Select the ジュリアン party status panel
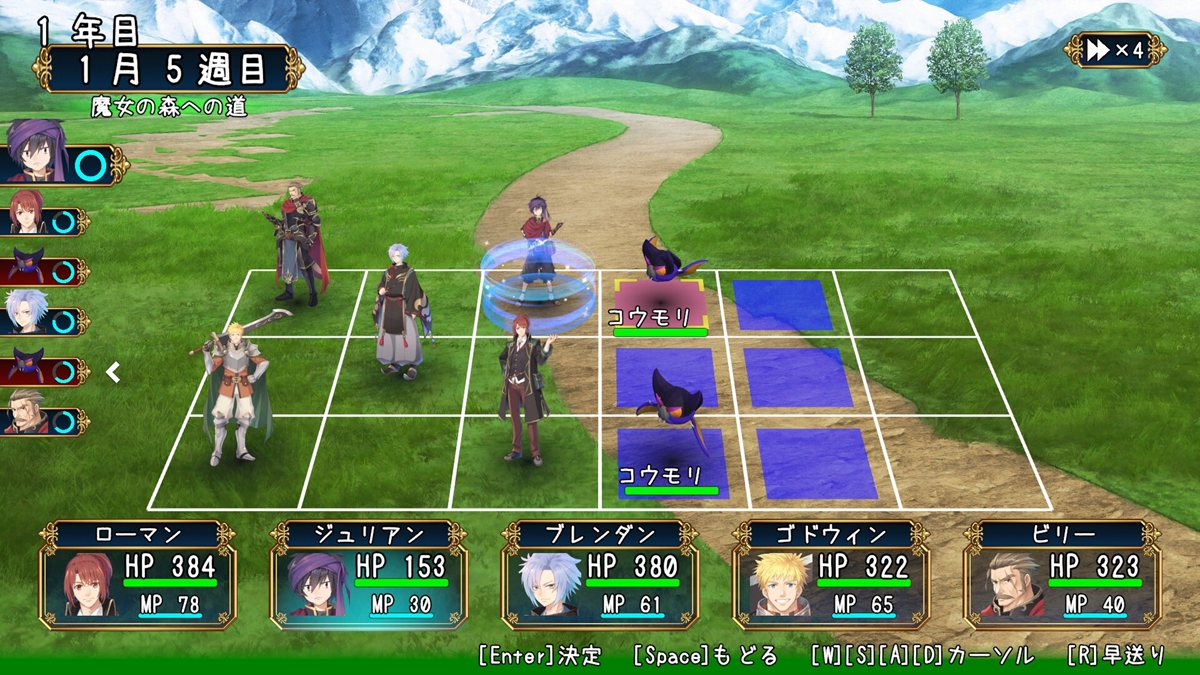The image size is (1200, 675). tap(370, 574)
